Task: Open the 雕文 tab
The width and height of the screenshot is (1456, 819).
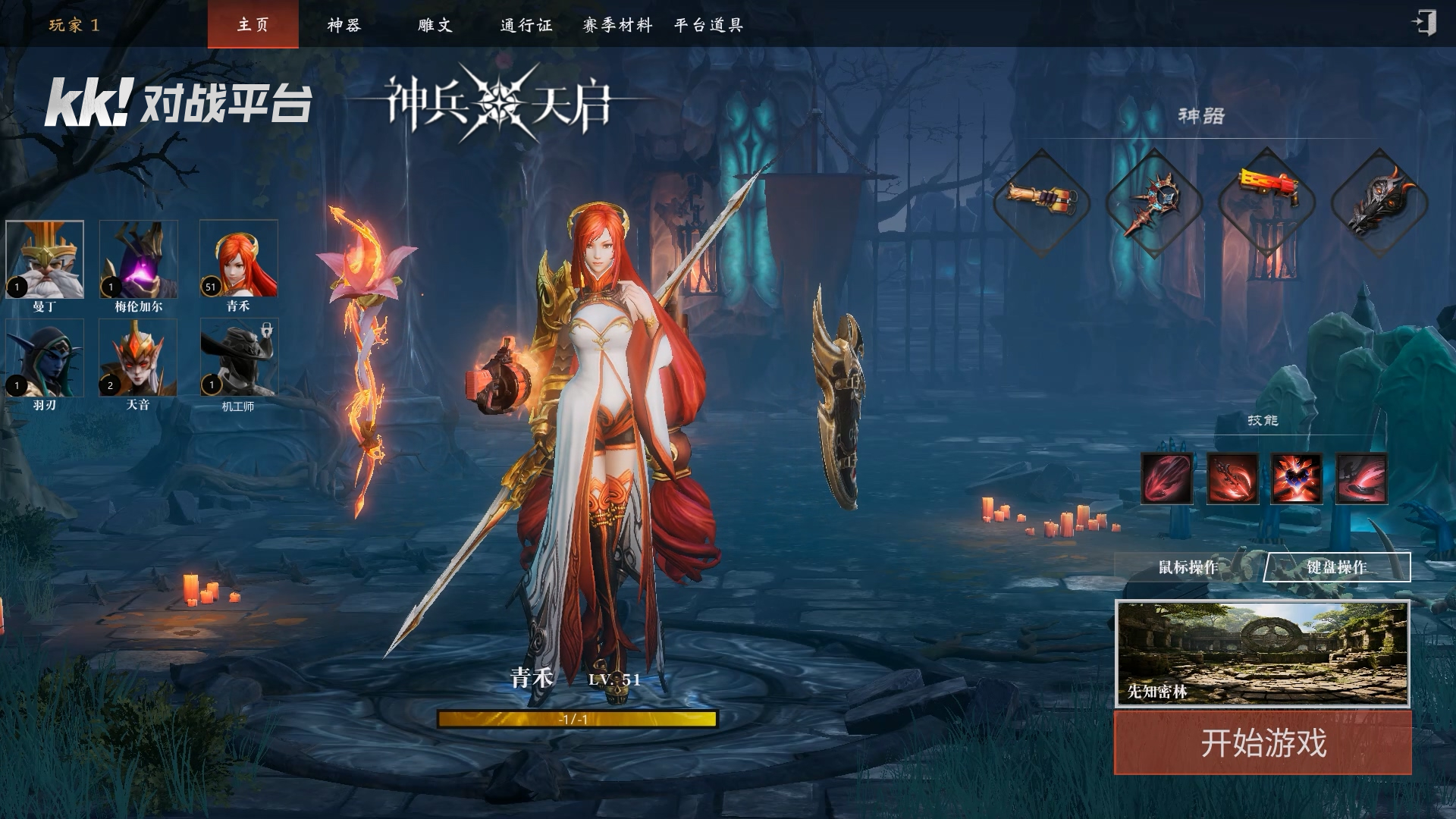Action: tap(435, 24)
